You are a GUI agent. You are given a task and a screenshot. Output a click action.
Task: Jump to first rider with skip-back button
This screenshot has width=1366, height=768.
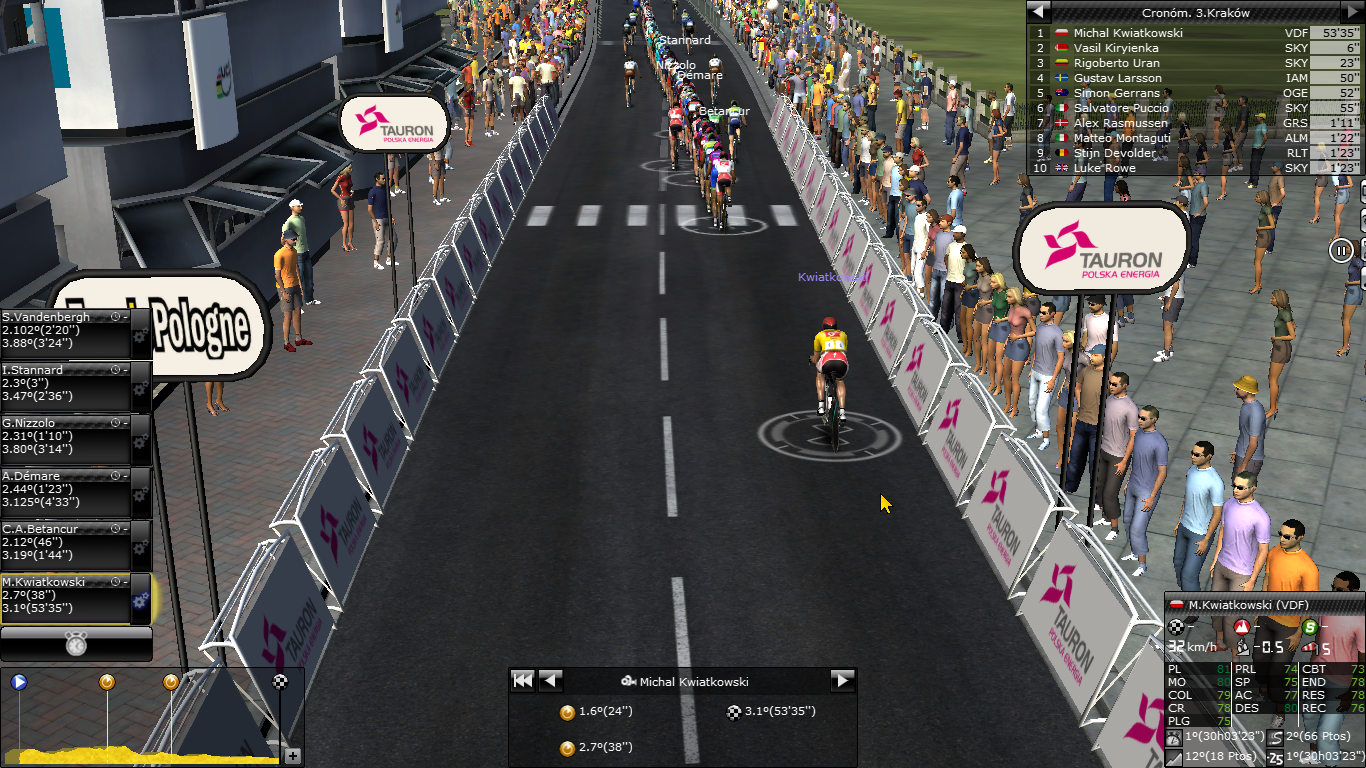[522, 681]
